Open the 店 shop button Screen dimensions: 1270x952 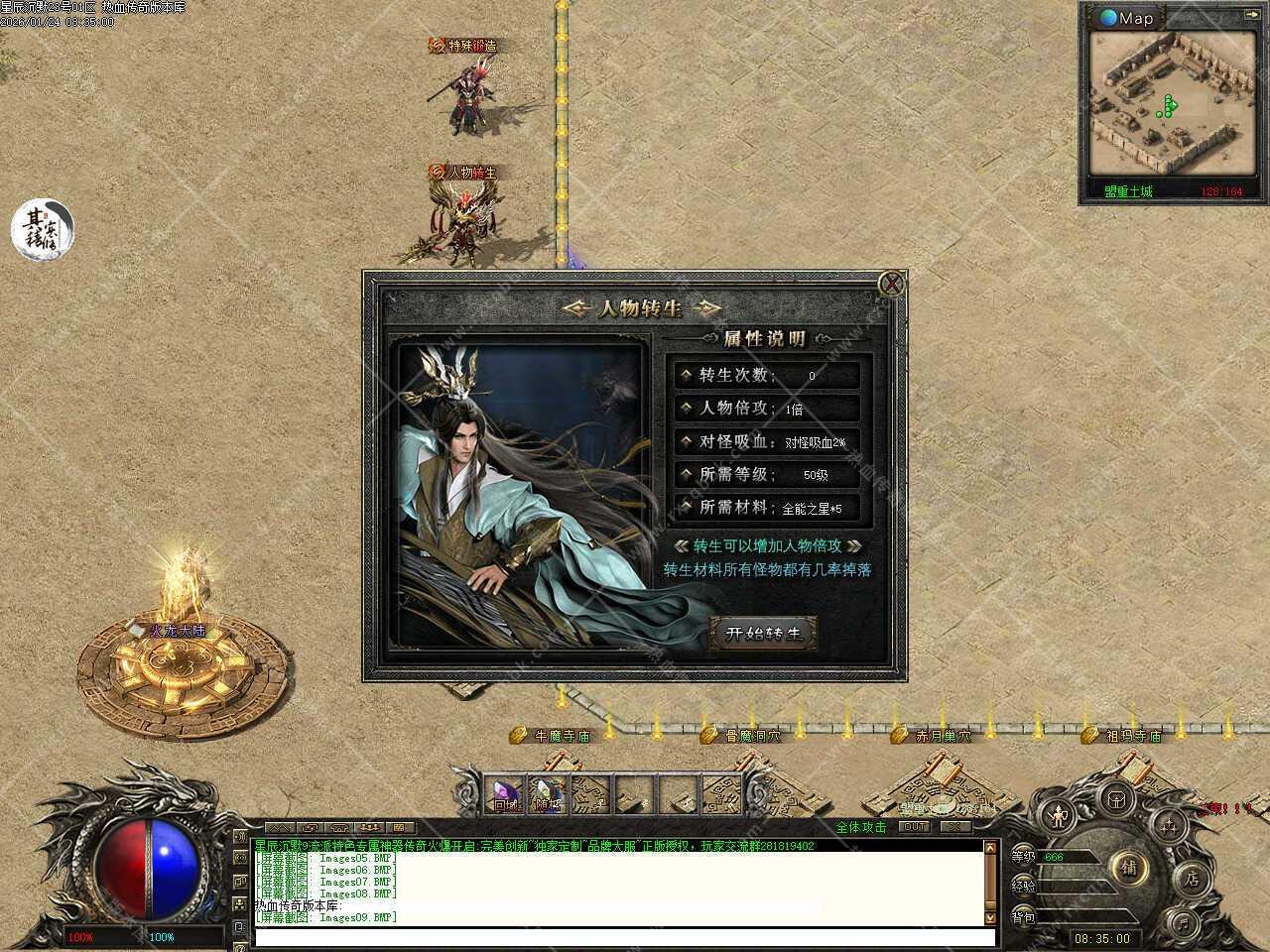(x=1192, y=879)
